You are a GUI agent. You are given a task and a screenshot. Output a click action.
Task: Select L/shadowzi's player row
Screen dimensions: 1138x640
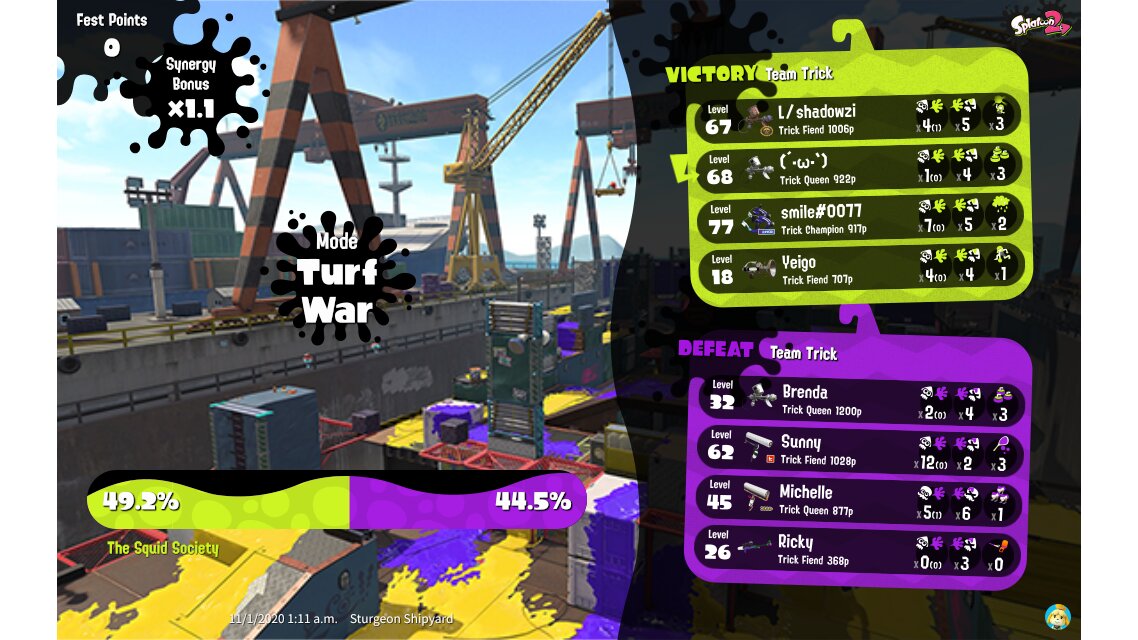(x=860, y=118)
